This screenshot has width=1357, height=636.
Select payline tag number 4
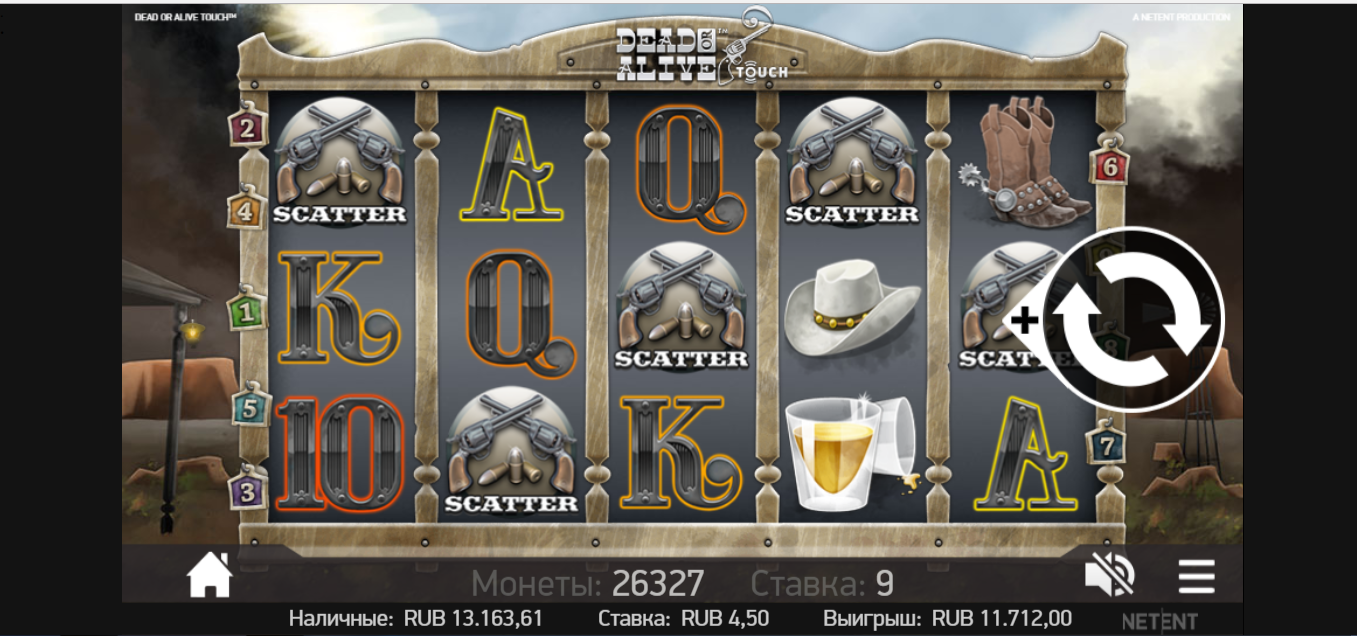point(245,211)
